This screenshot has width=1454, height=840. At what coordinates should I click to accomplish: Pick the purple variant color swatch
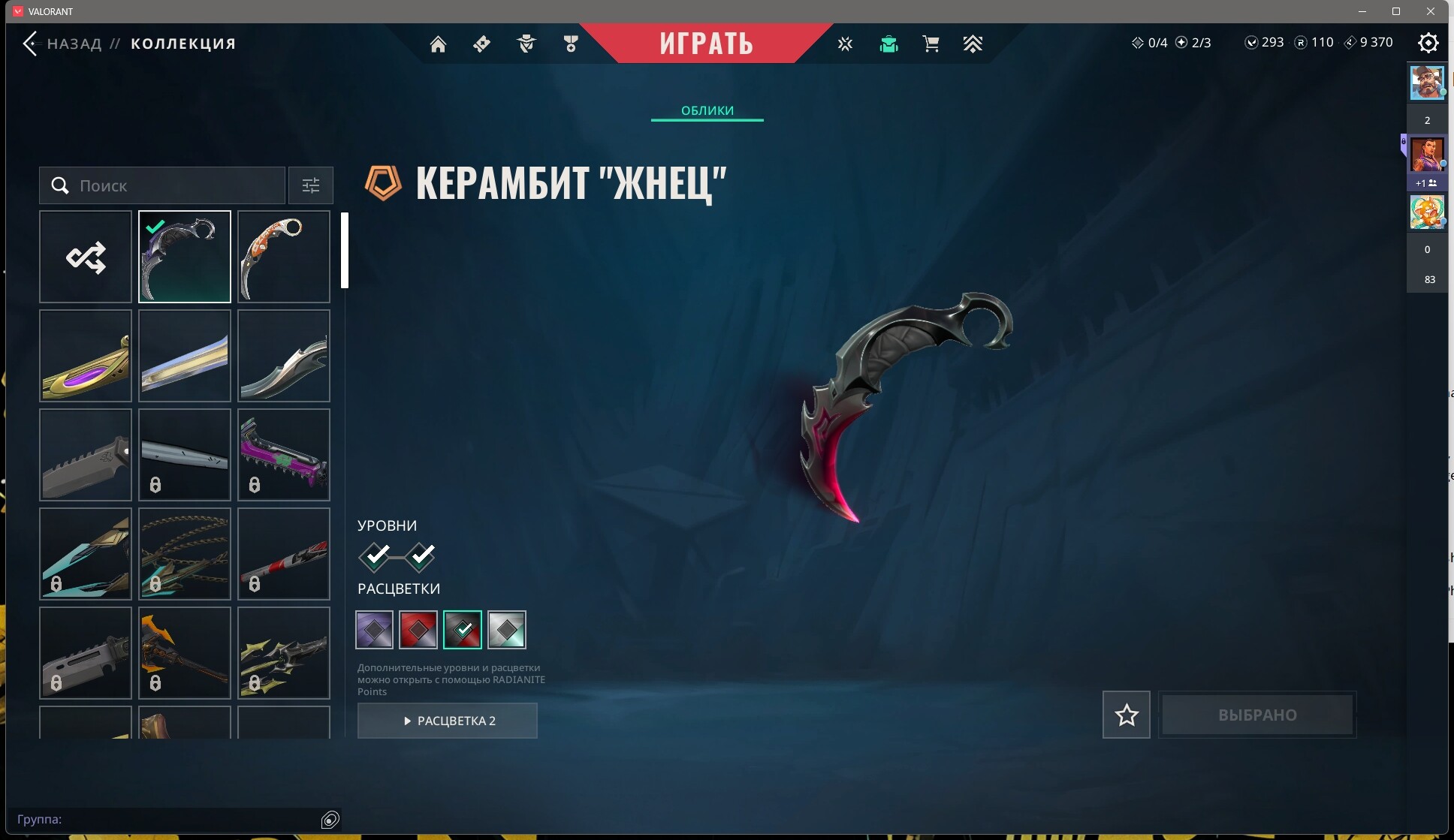pyautogui.click(x=374, y=630)
